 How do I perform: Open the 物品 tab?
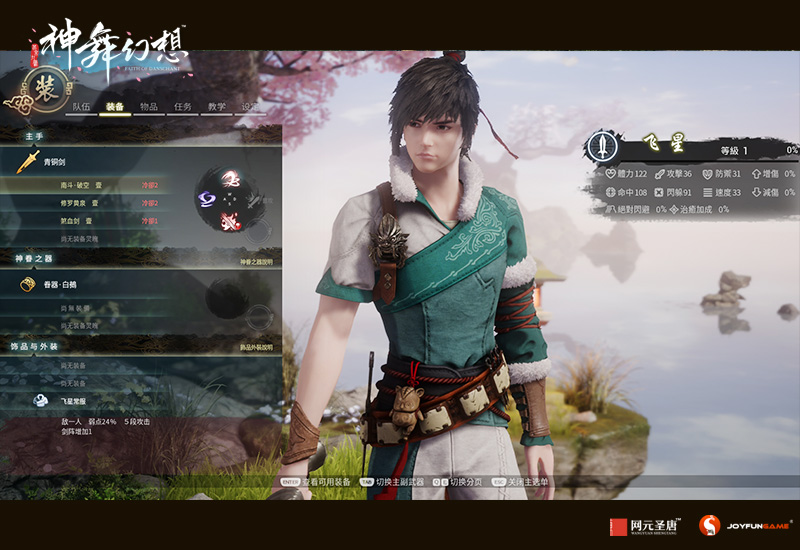click(149, 107)
